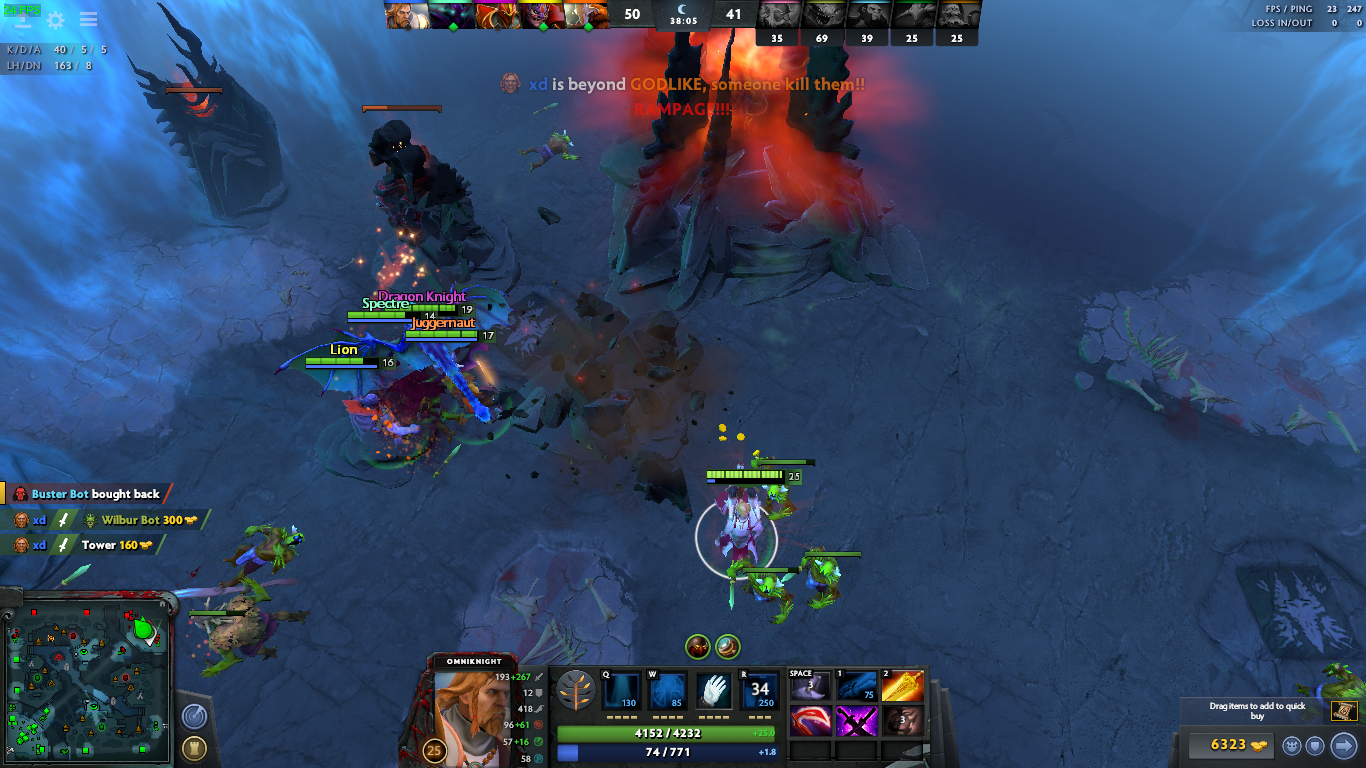Image resolution: width=1366 pixels, height=768 pixels.
Task: Activate the Glyph of Fortification button
Action: click(x=195, y=748)
